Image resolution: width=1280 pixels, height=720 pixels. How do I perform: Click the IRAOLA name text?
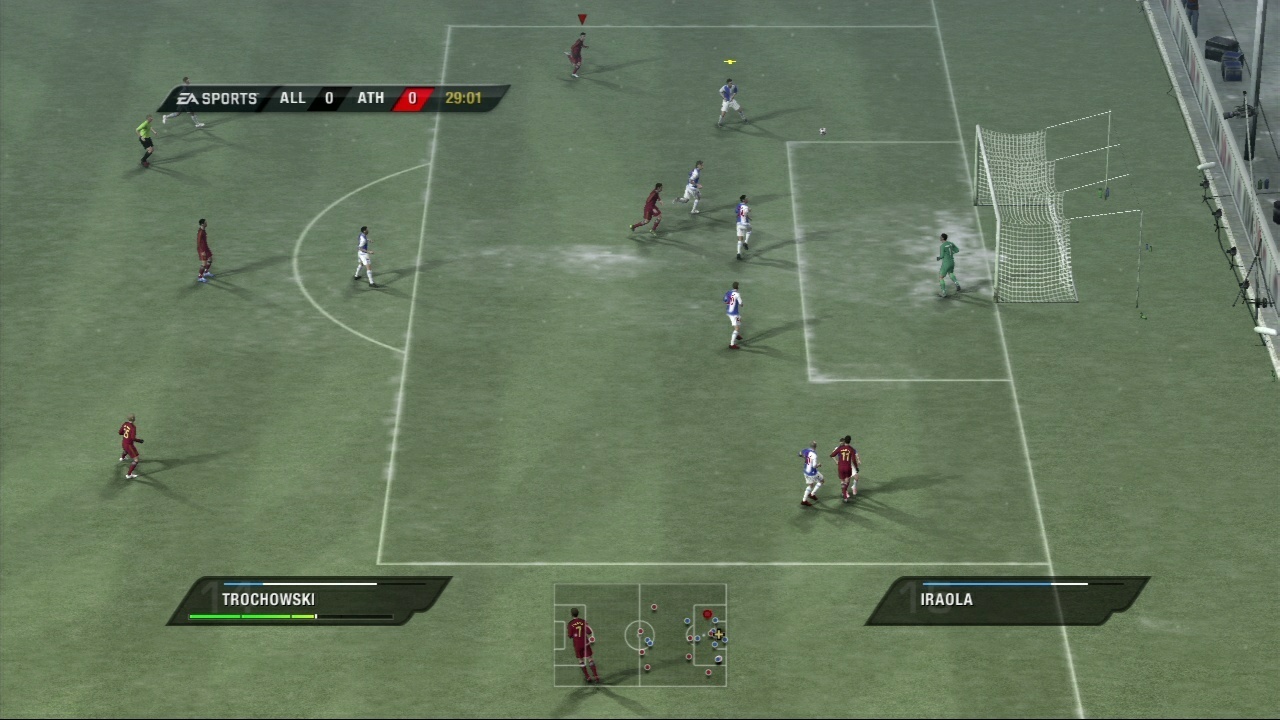point(946,599)
